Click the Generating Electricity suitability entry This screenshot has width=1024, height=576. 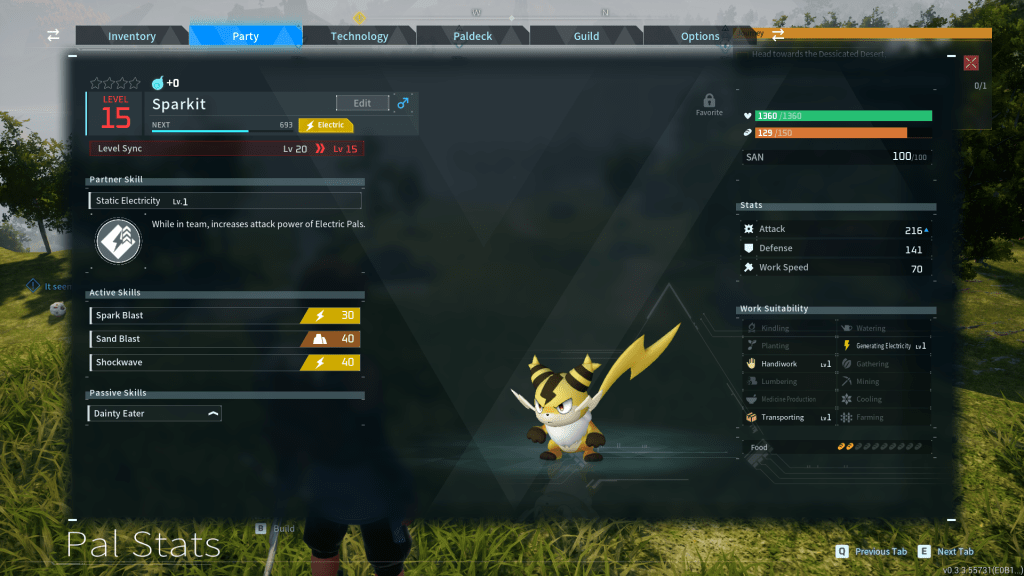(884, 346)
